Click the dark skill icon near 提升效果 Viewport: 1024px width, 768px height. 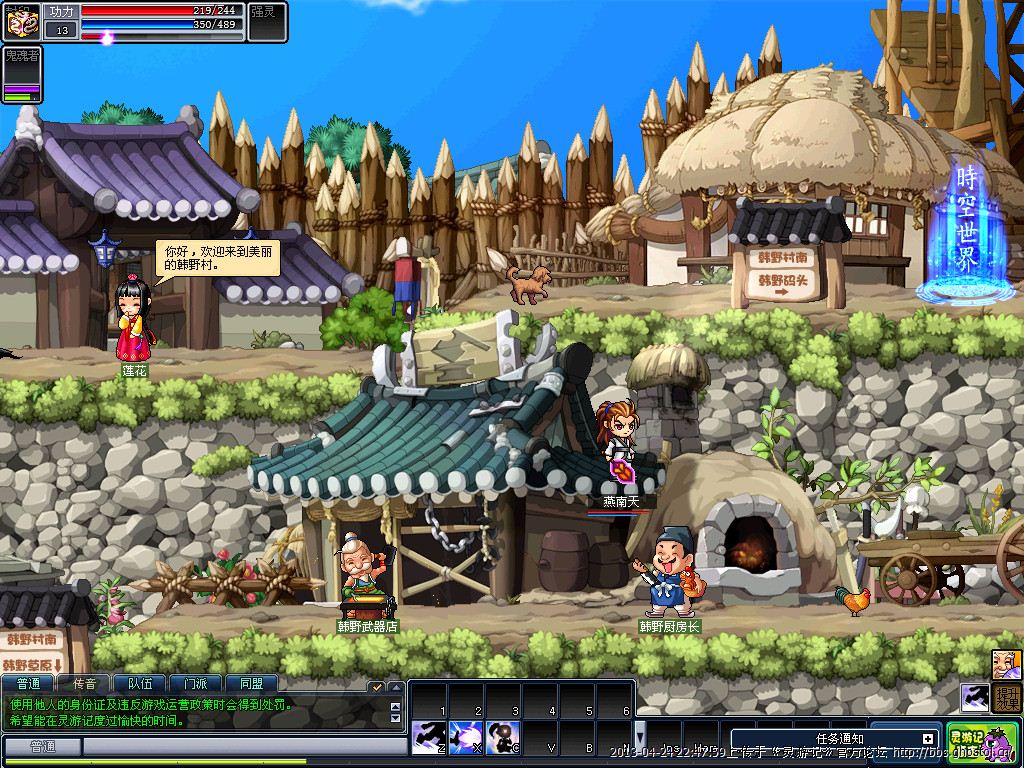coord(975,697)
